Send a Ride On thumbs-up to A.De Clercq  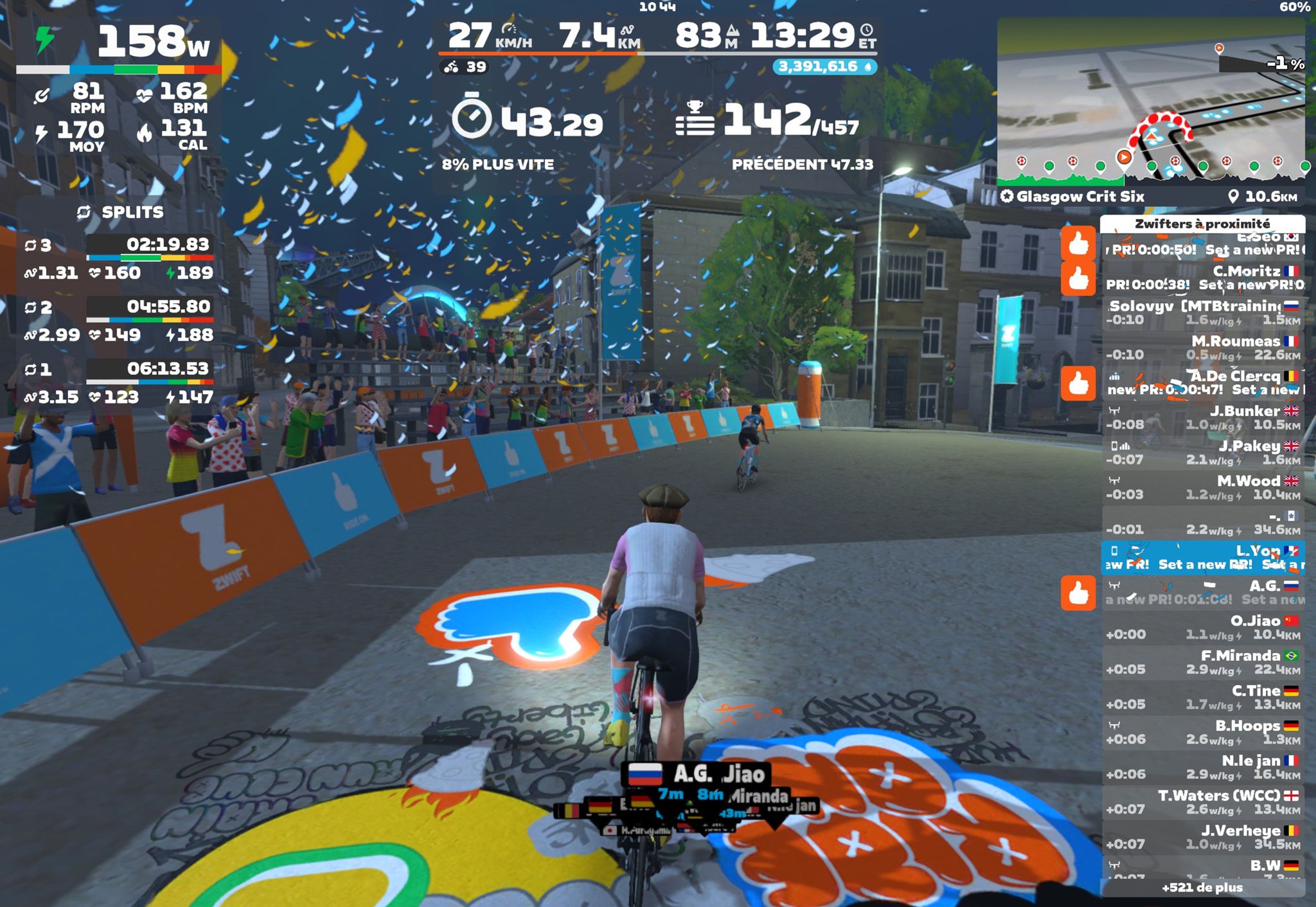[1078, 383]
